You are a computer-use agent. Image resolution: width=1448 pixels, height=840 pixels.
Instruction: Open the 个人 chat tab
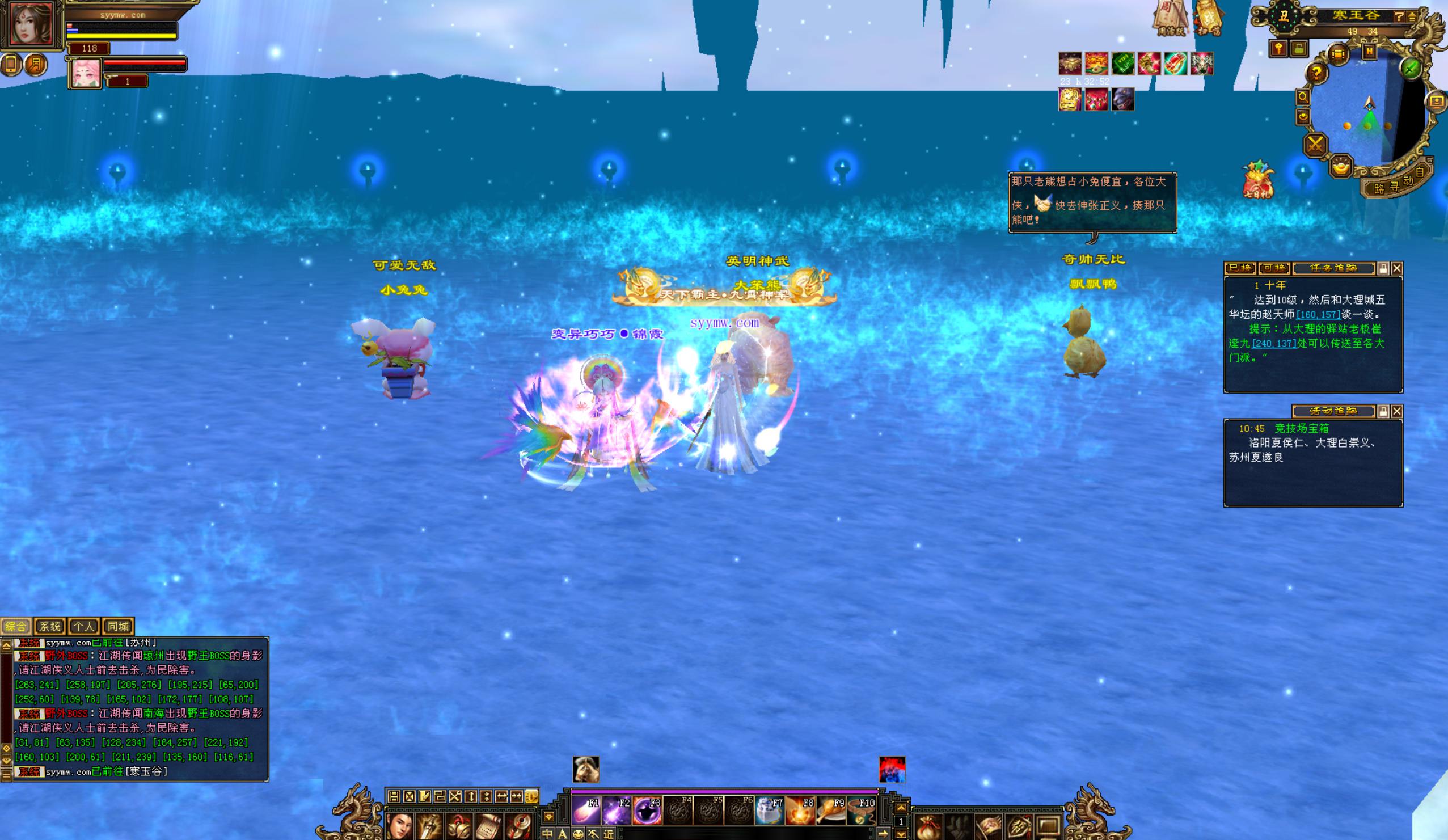click(x=84, y=626)
